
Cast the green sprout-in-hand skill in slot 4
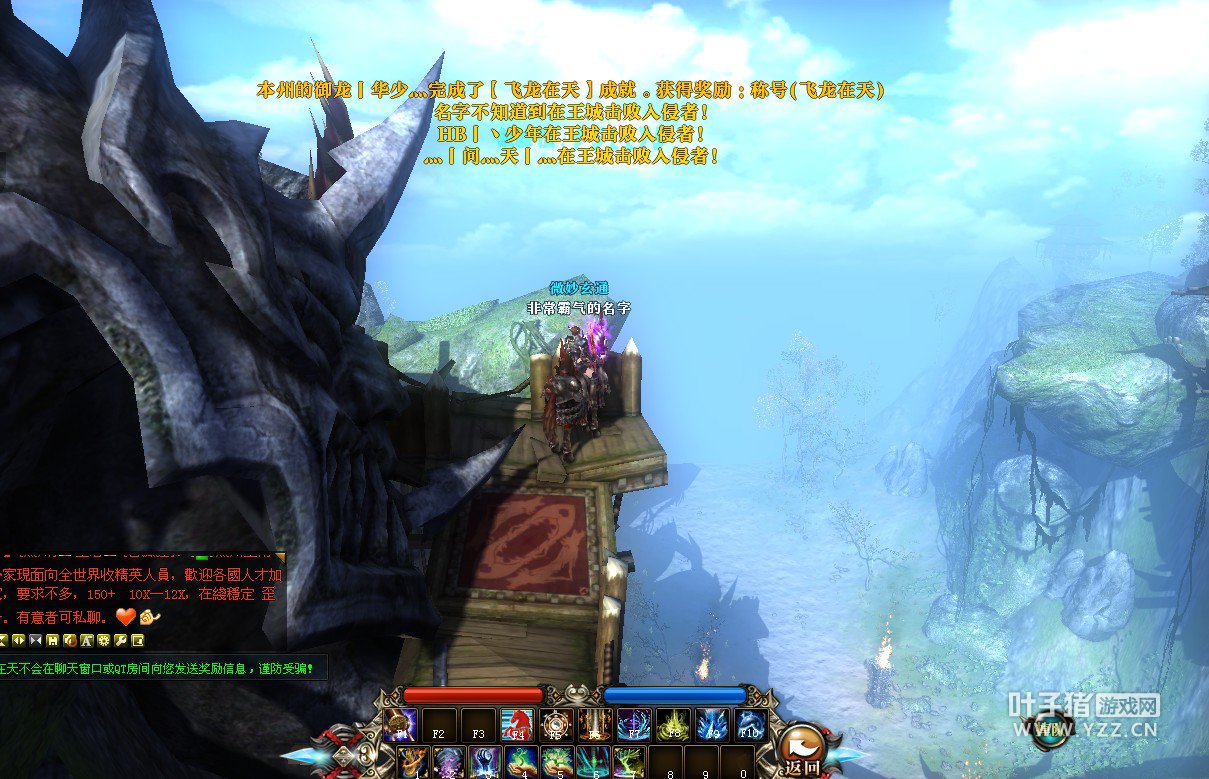tap(521, 762)
